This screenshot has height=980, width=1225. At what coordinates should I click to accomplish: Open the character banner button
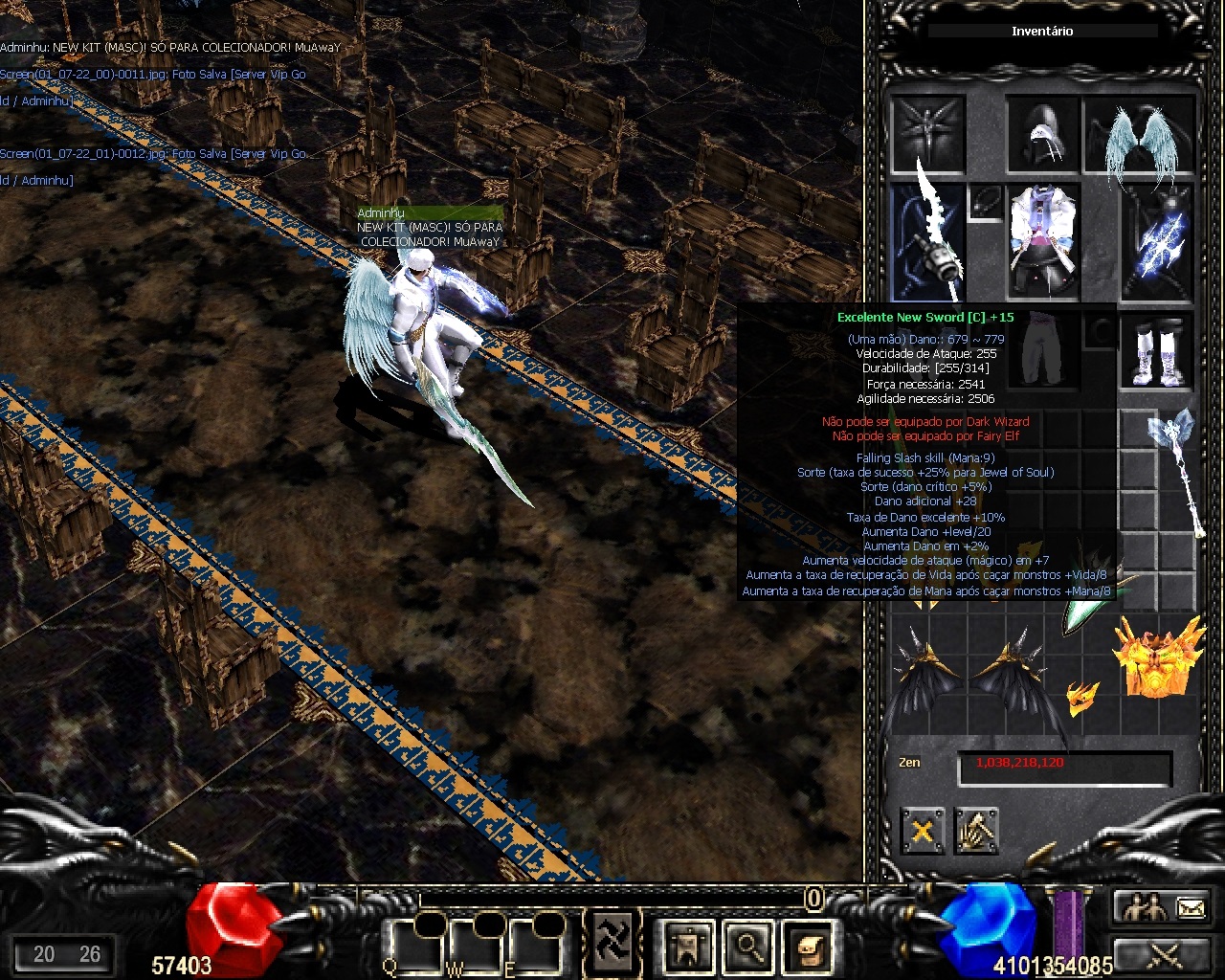pos(688,946)
